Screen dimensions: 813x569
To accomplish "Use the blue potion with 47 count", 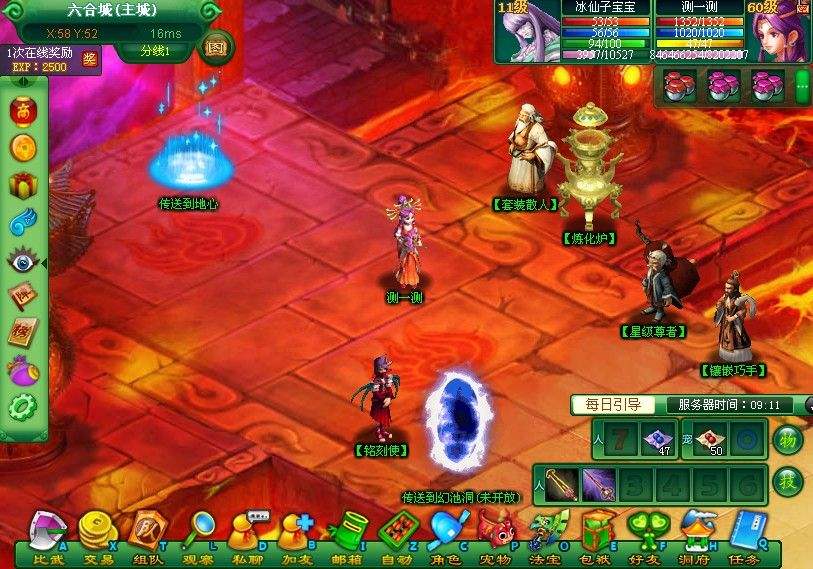I will coord(657,441).
